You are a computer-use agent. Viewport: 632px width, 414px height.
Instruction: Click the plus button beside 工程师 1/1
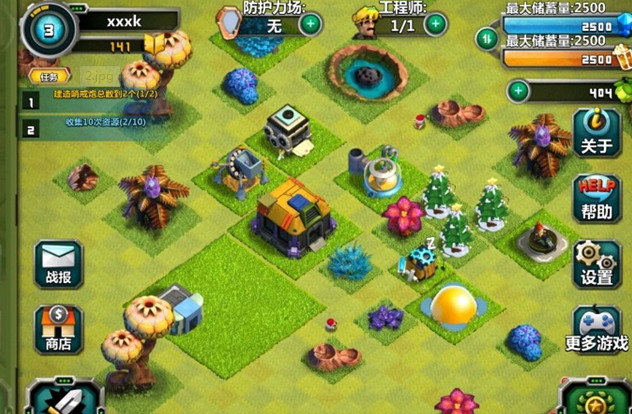(x=434, y=23)
